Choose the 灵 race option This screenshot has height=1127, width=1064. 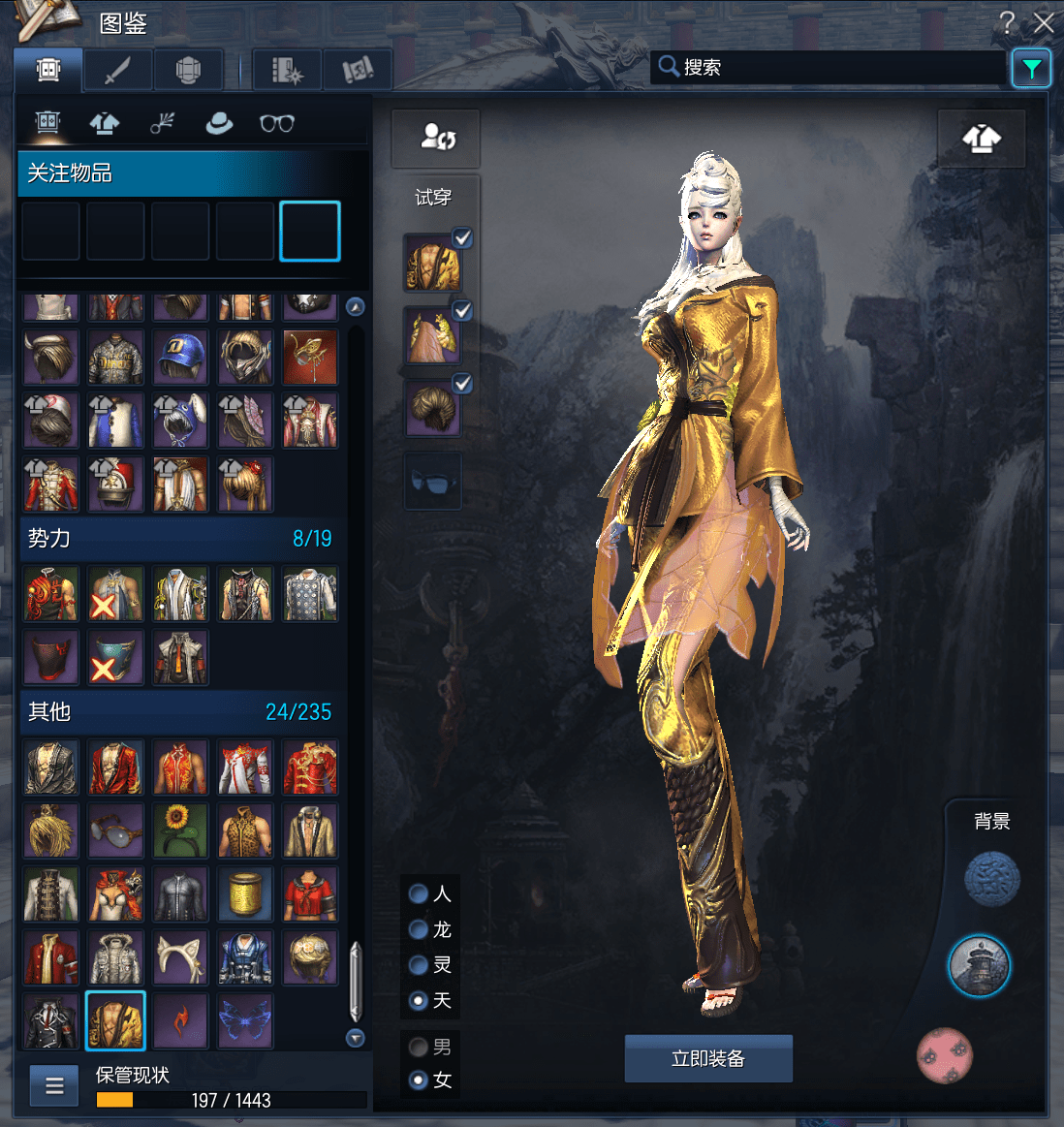click(419, 965)
